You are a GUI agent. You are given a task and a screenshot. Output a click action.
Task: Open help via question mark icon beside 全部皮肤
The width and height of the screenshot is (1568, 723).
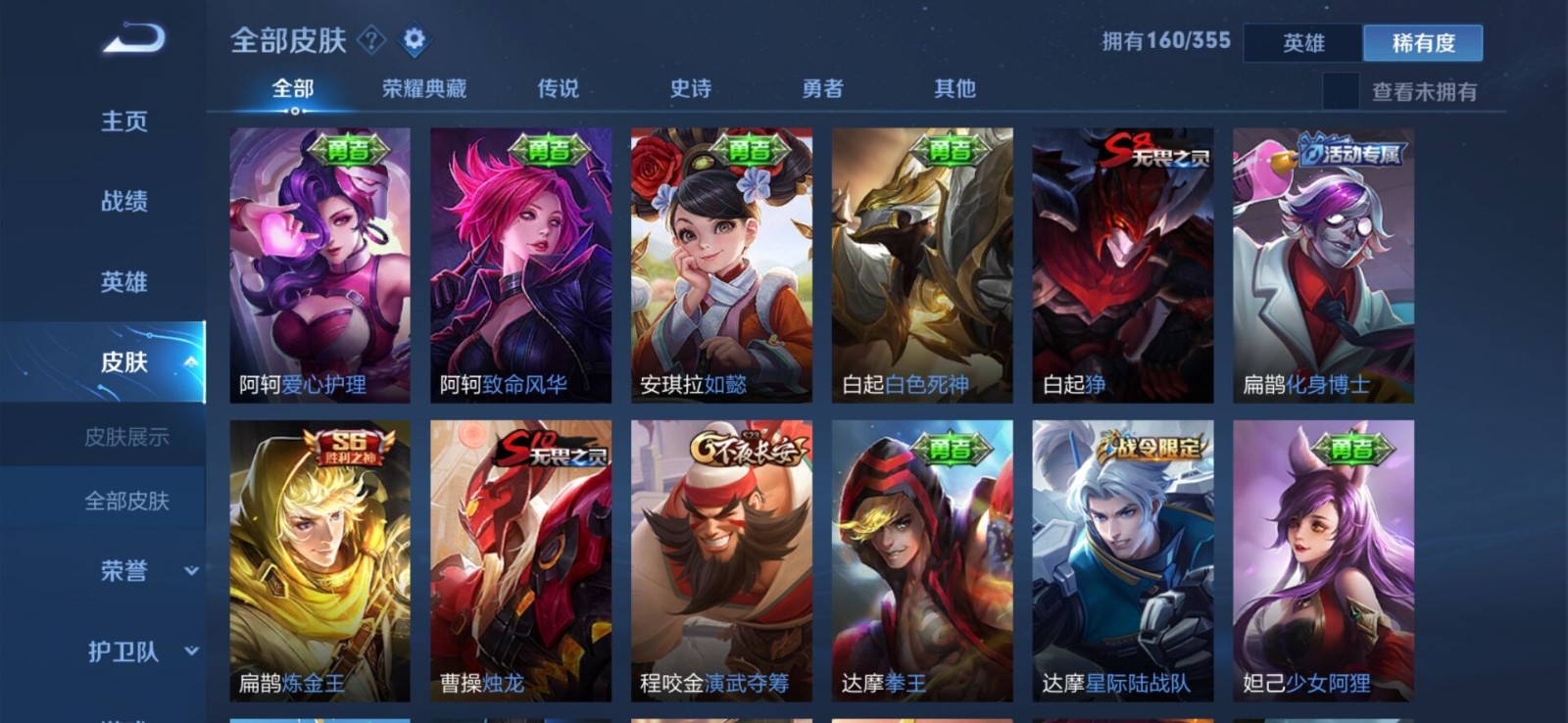pos(370,41)
